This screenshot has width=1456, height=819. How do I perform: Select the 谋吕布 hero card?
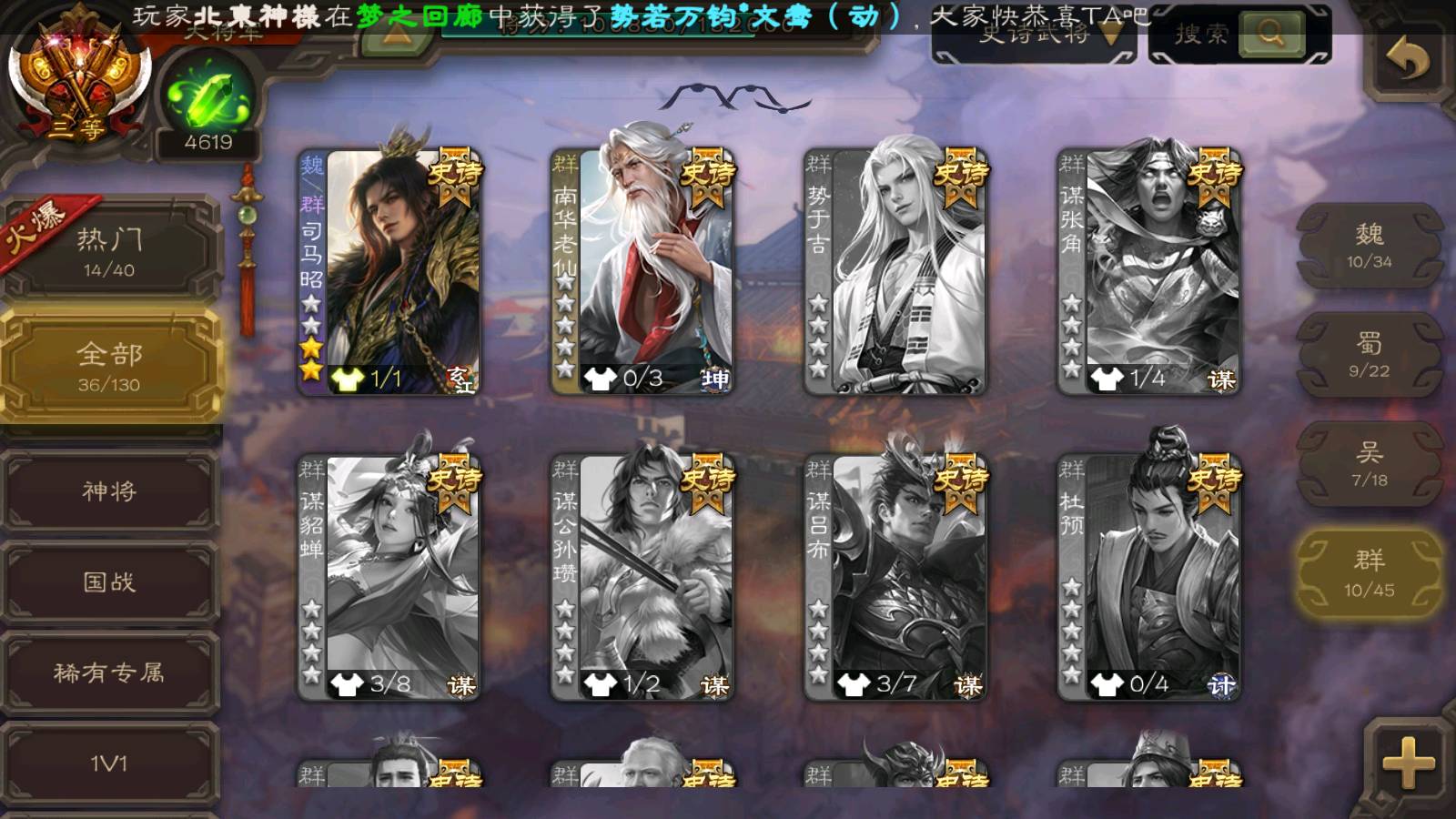point(895,577)
